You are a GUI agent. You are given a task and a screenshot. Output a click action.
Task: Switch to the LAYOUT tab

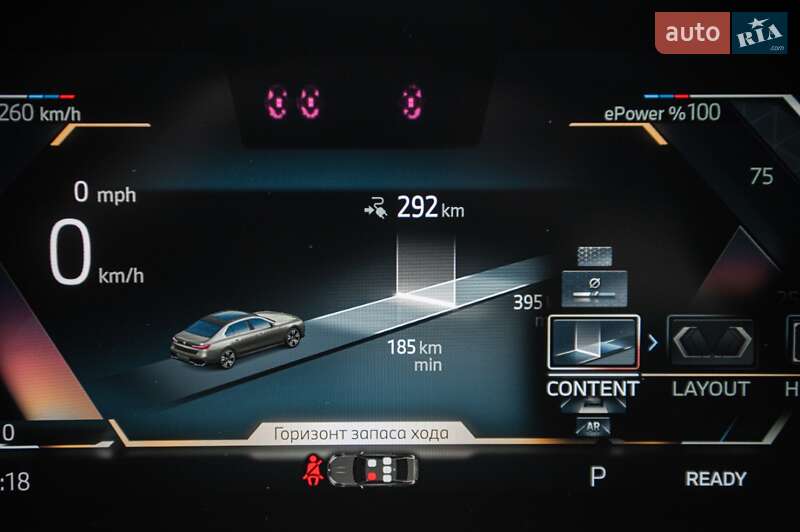(710, 389)
